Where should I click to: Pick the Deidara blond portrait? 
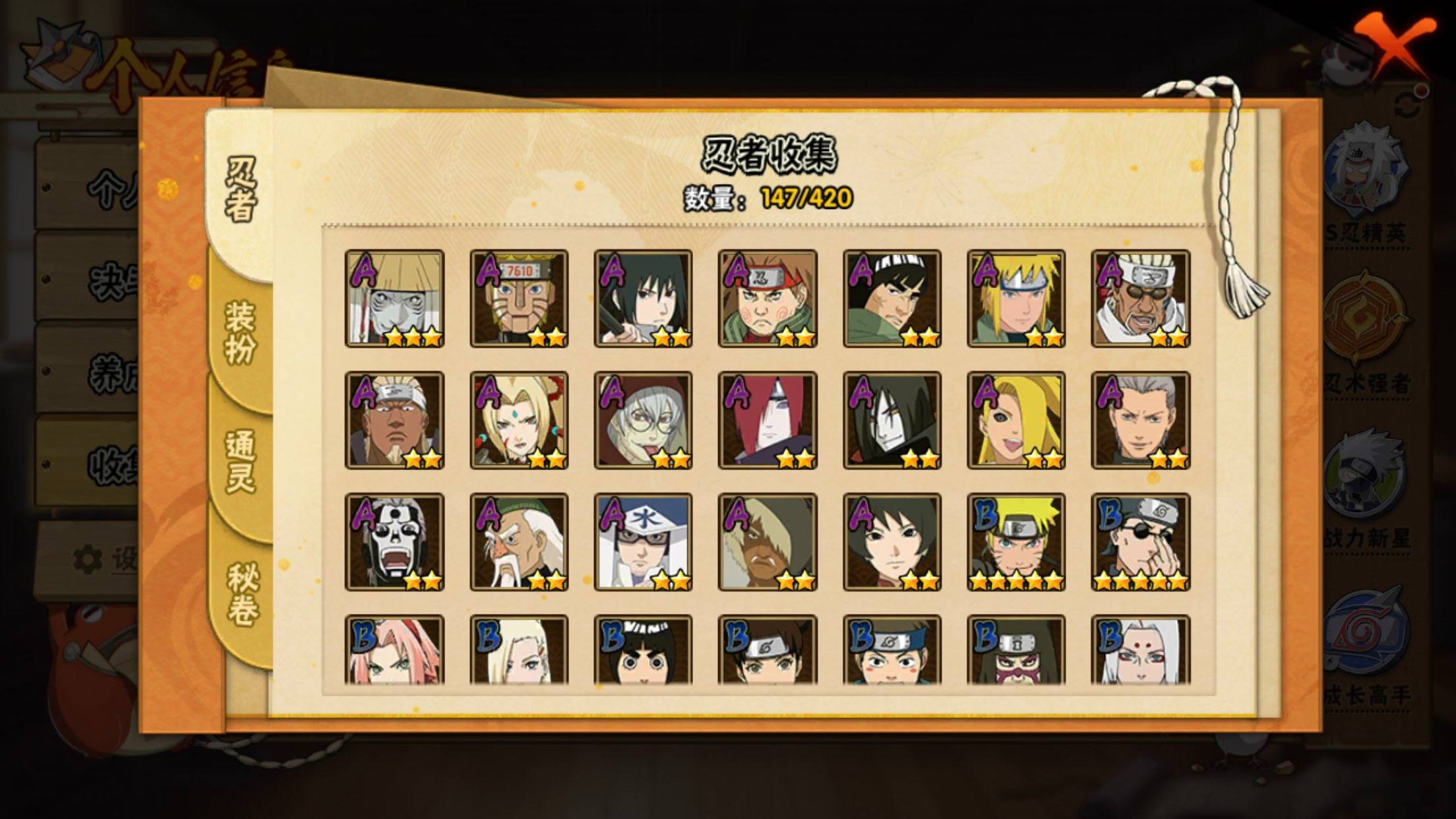click(x=1016, y=420)
